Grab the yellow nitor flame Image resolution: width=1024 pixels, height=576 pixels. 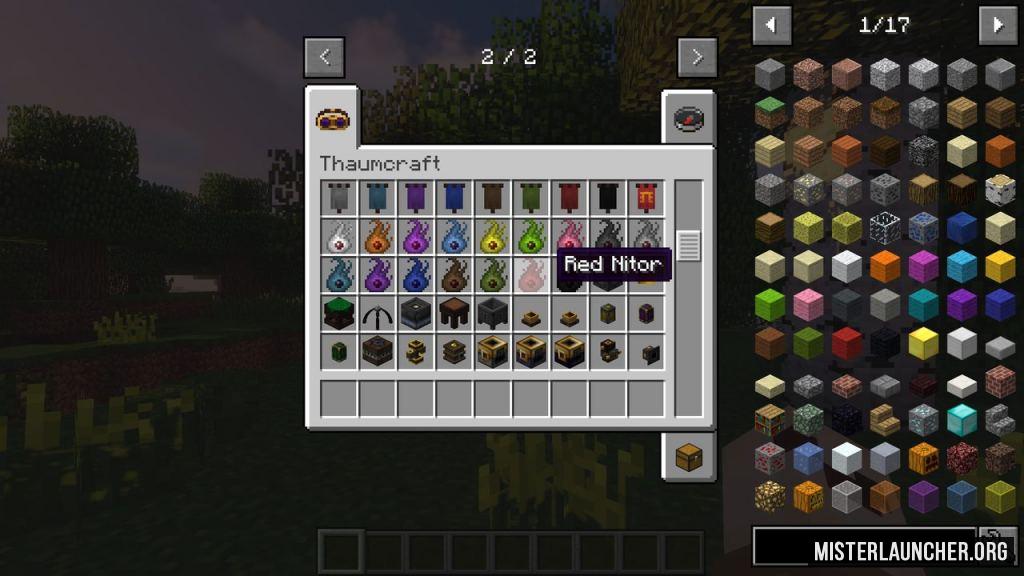click(x=492, y=236)
